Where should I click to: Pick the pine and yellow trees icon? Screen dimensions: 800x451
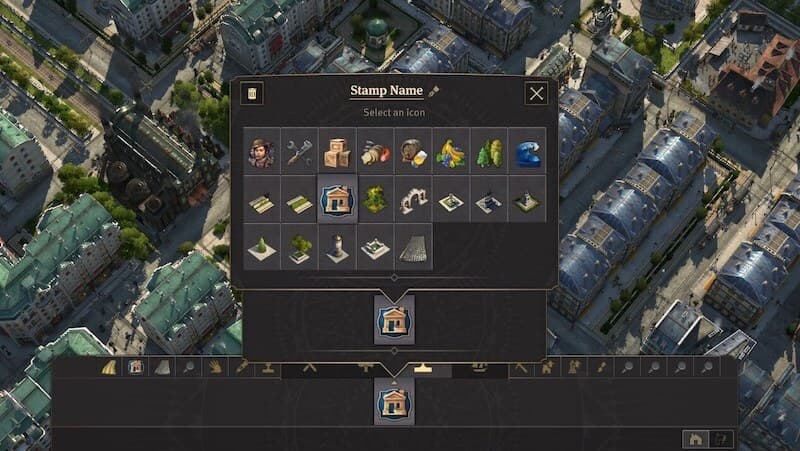click(x=489, y=152)
